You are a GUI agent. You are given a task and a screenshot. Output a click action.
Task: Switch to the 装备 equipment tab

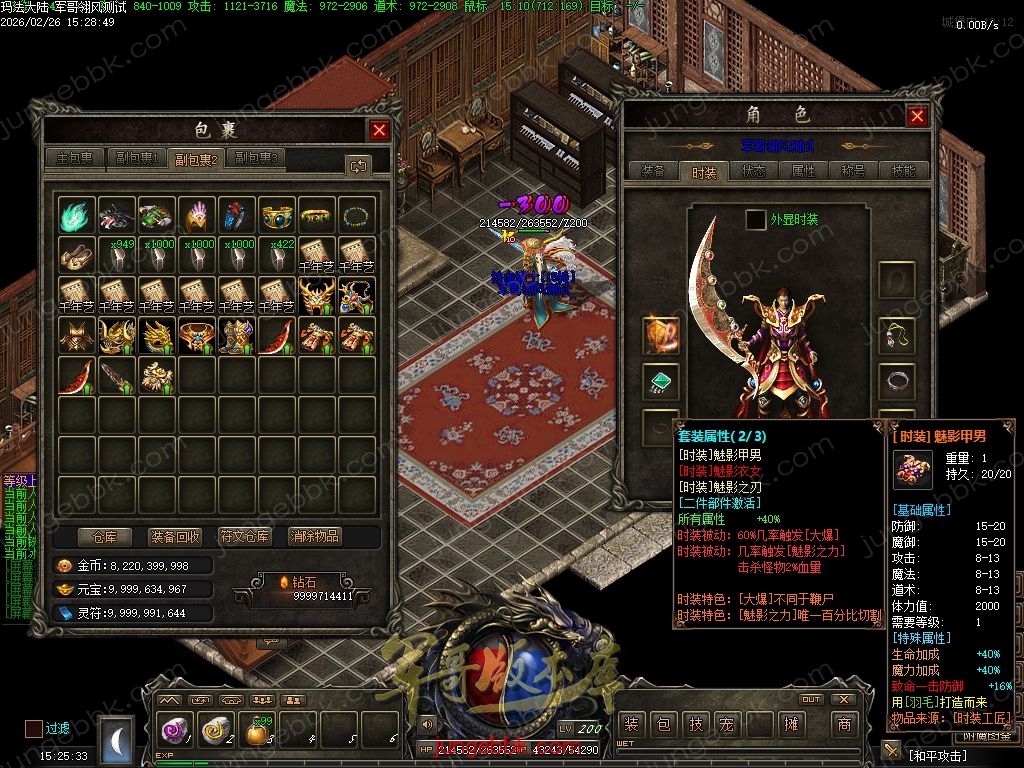click(x=653, y=171)
